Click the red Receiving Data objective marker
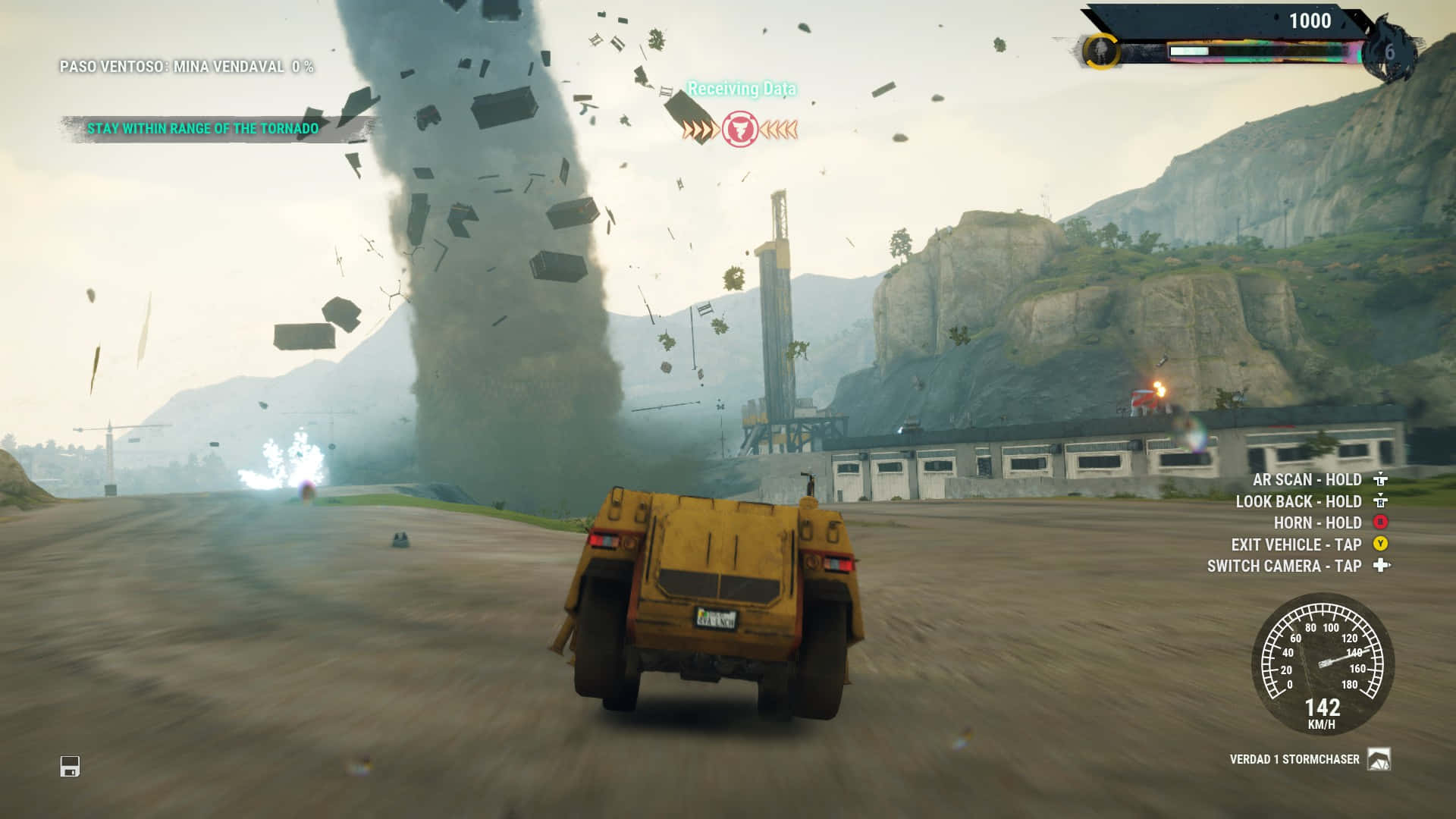 pos(739,128)
